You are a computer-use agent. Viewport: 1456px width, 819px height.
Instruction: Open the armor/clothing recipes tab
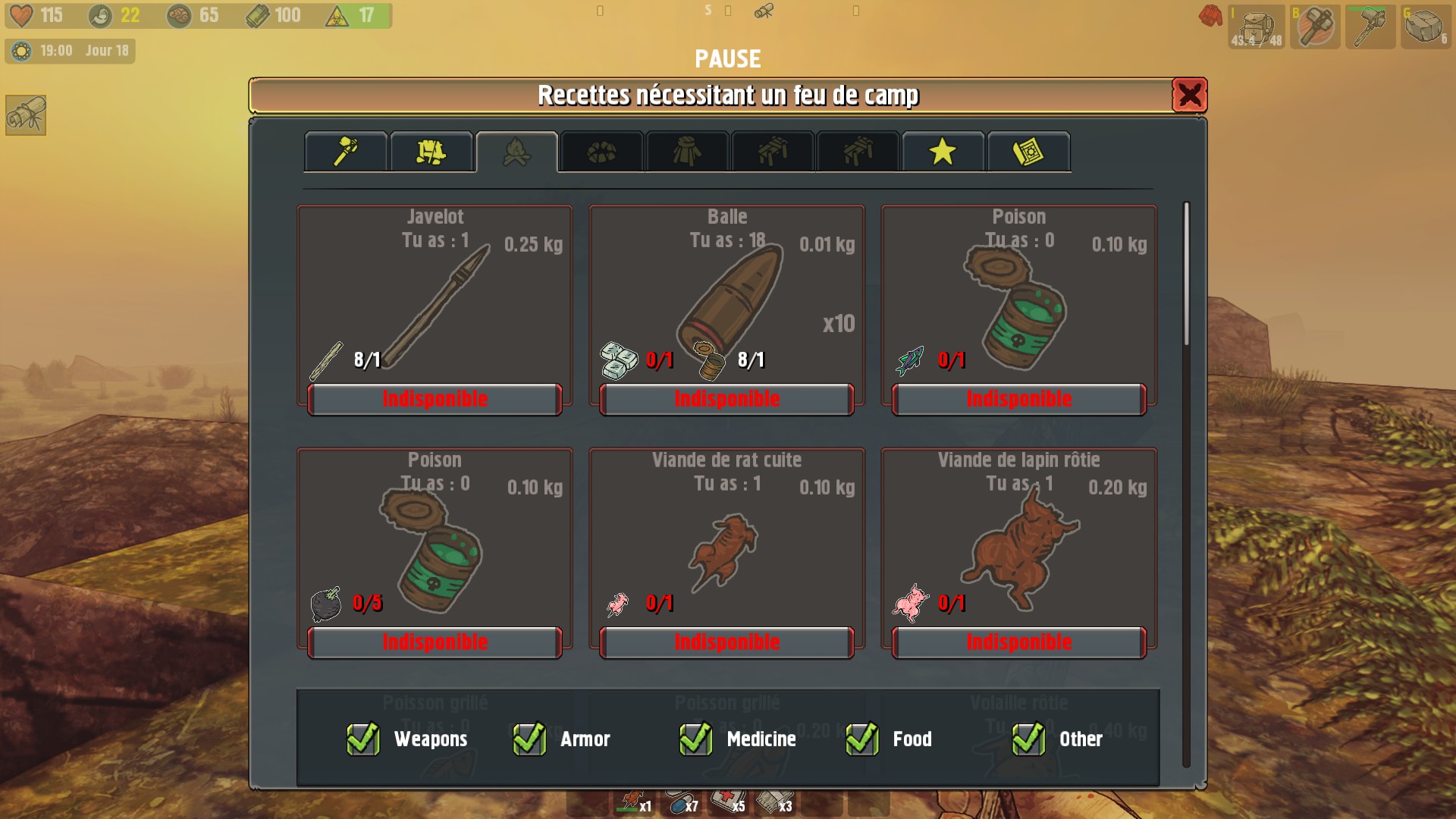coord(431,151)
